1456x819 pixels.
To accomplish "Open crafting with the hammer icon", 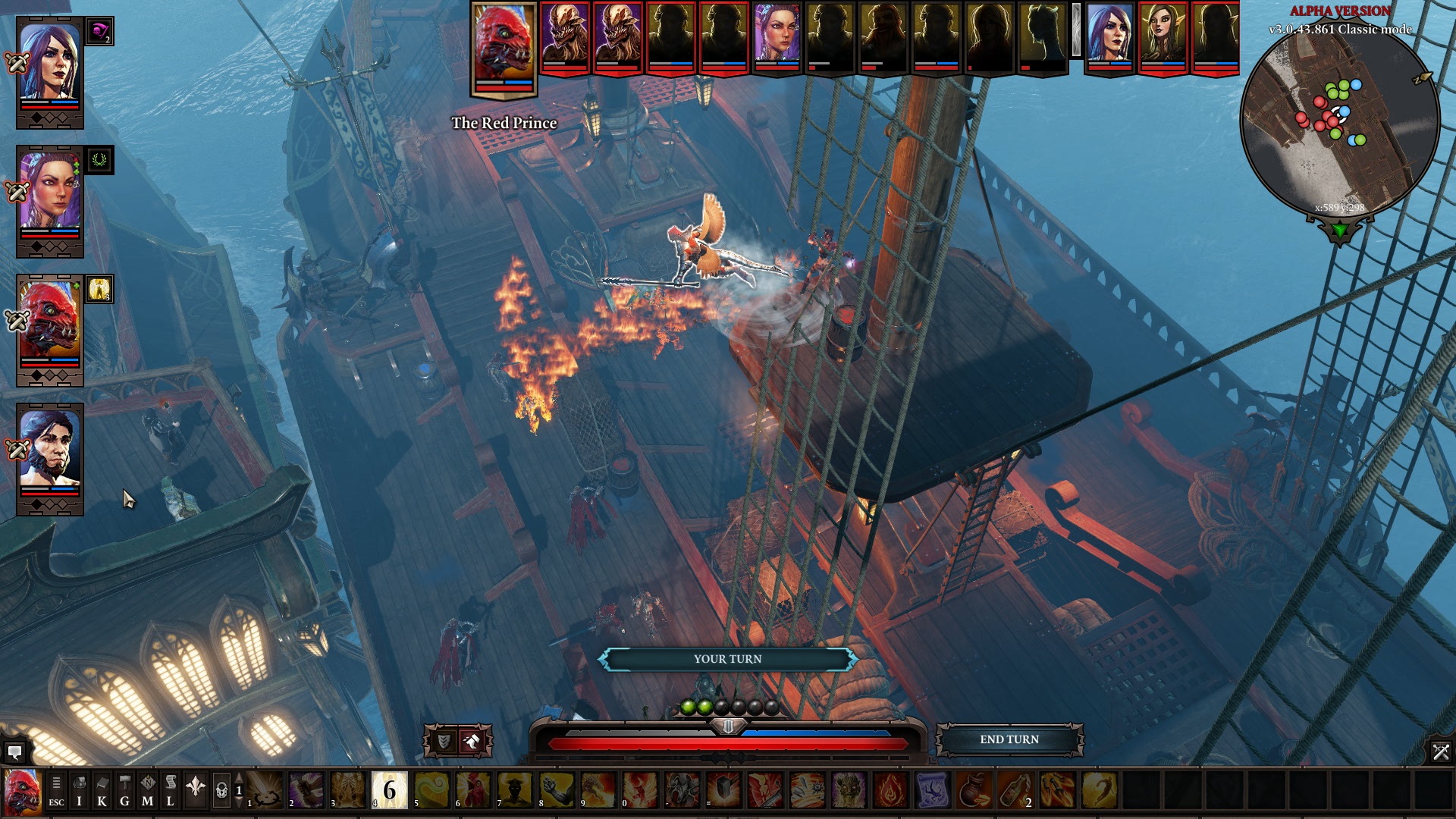I will point(124,791).
